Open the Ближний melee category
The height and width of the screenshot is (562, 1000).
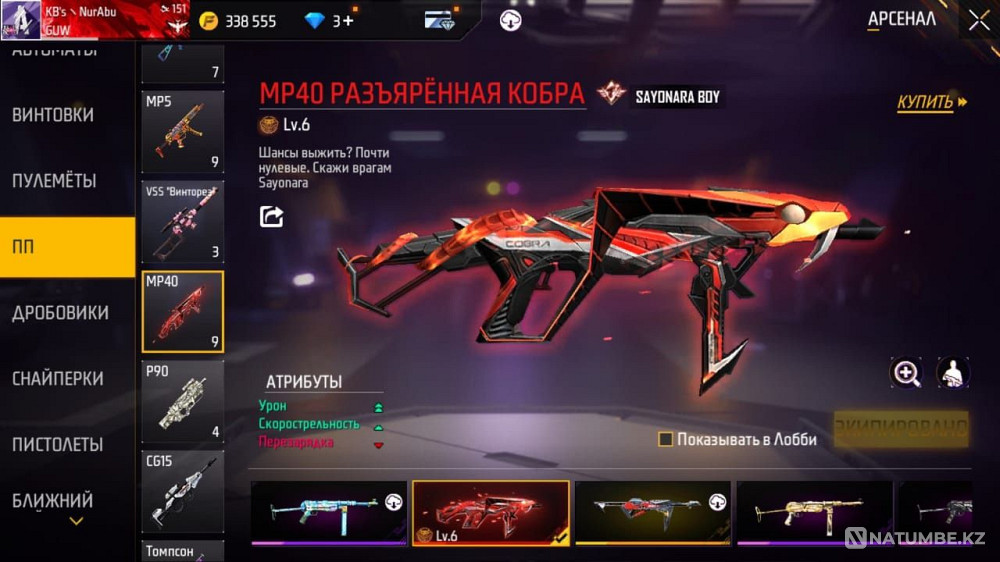click(53, 501)
